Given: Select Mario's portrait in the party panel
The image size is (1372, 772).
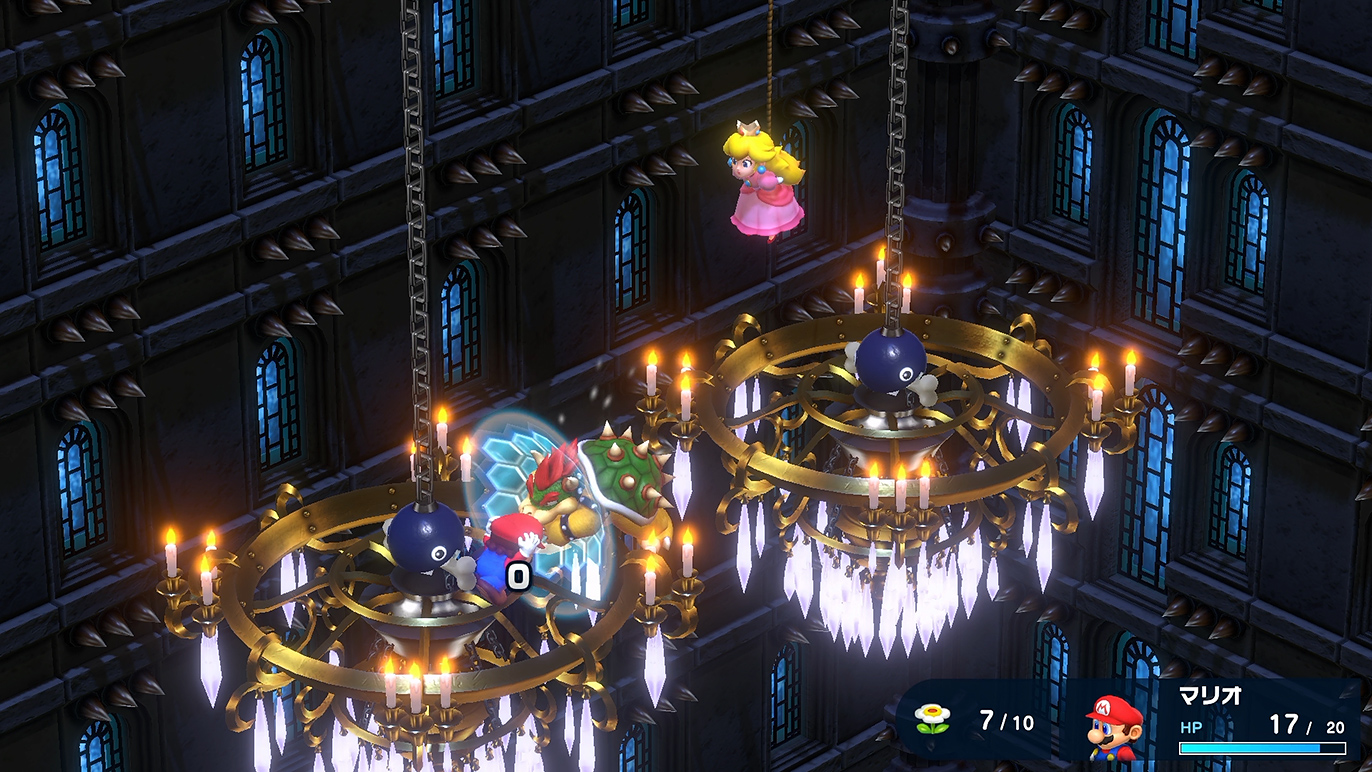Looking at the screenshot, I should pos(1113,724).
